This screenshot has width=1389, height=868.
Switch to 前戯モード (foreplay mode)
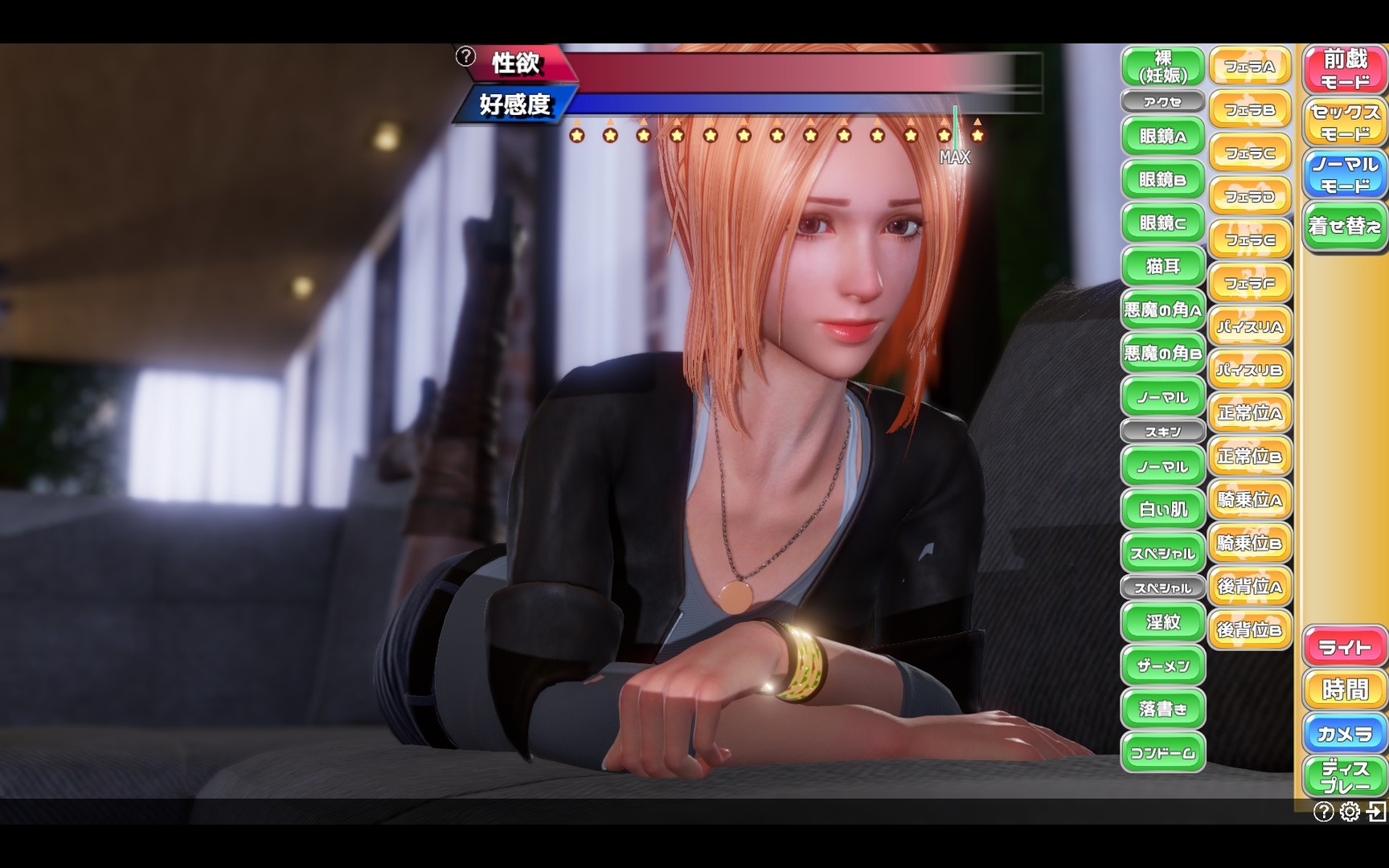point(1344,68)
